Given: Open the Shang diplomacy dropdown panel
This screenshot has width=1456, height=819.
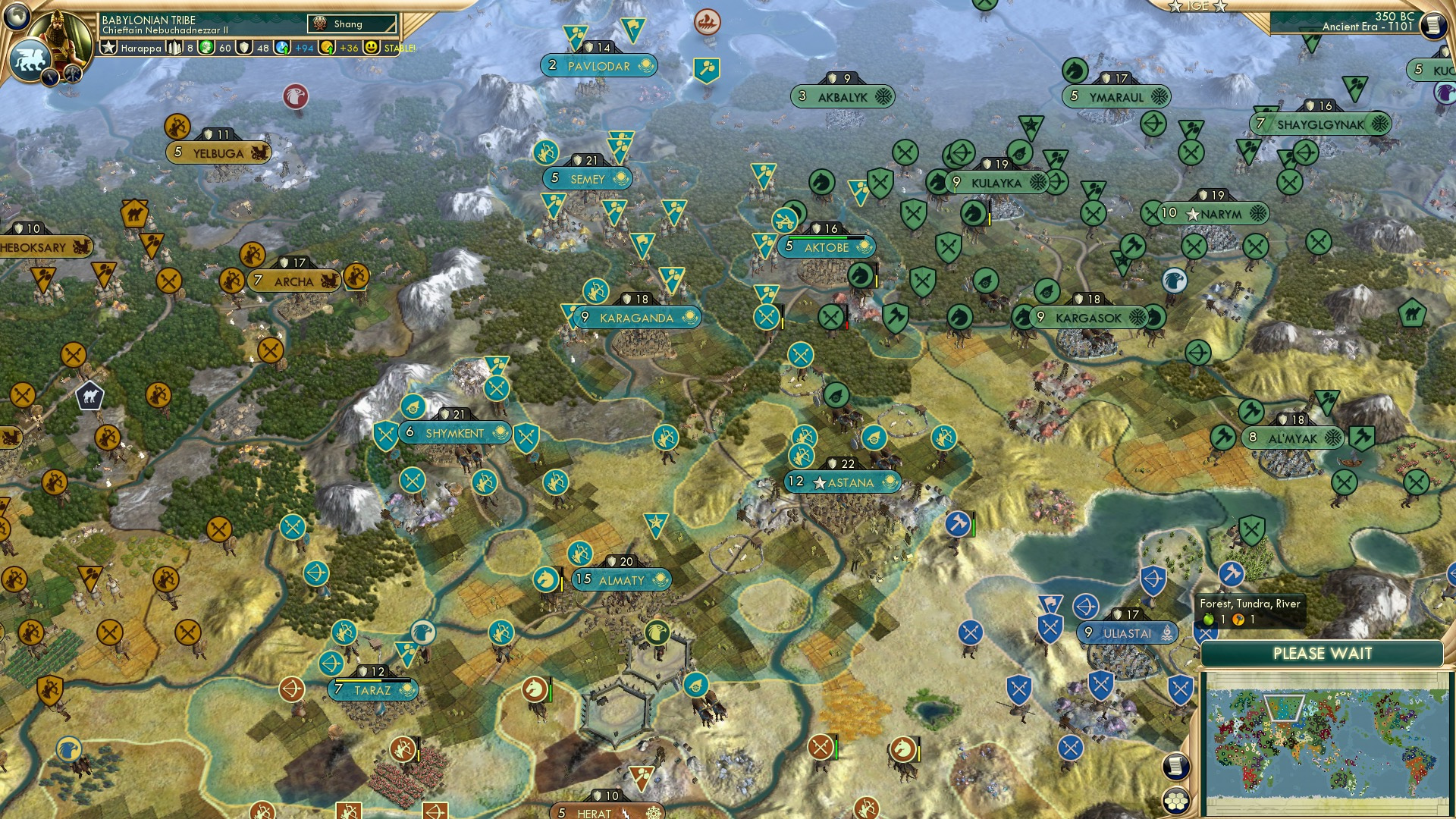Looking at the screenshot, I should [351, 24].
